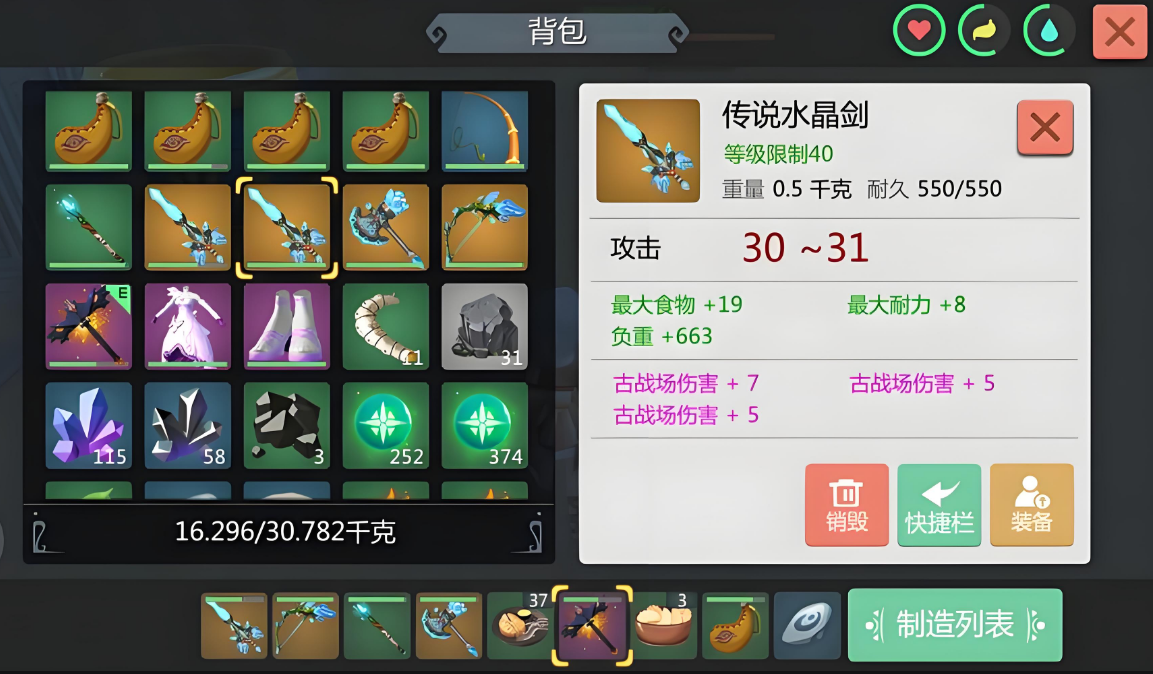Tap the water droplet thirst icon
This screenshot has height=674, width=1153.
[1049, 32]
